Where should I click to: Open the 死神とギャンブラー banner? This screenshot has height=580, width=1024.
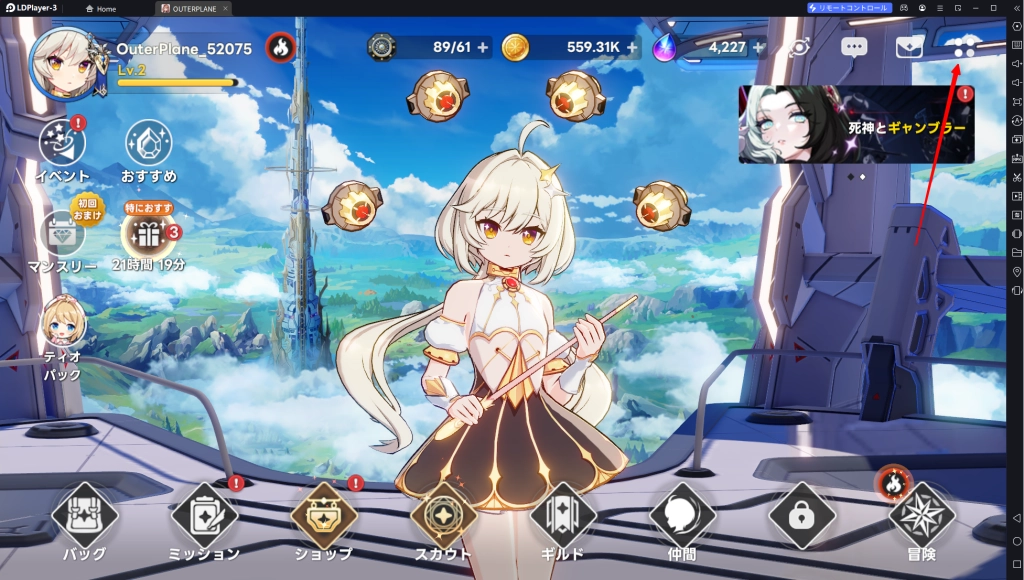coord(856,125)
